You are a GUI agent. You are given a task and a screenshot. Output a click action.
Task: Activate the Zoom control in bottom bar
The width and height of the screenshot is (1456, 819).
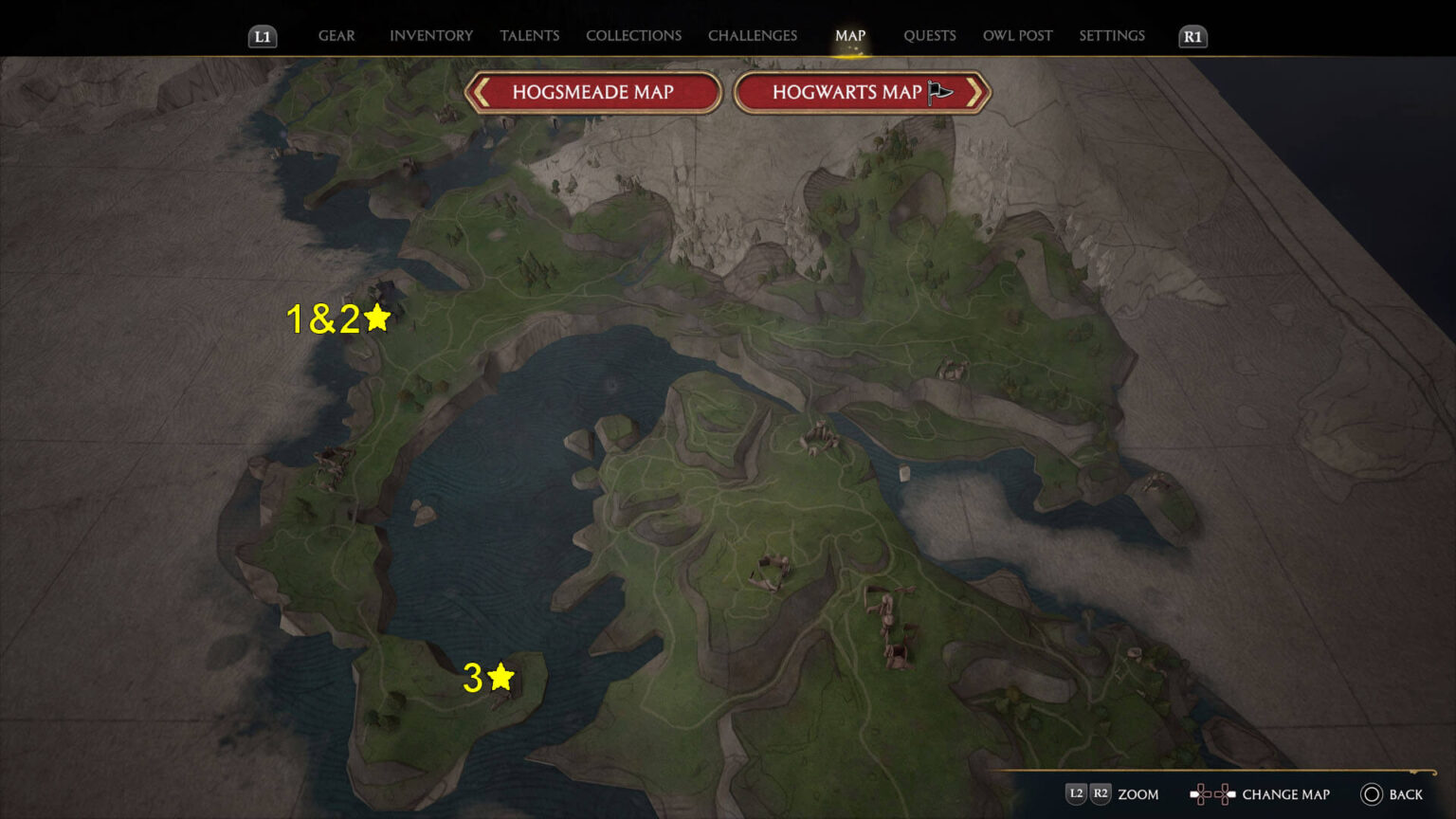click(1137, 794)
